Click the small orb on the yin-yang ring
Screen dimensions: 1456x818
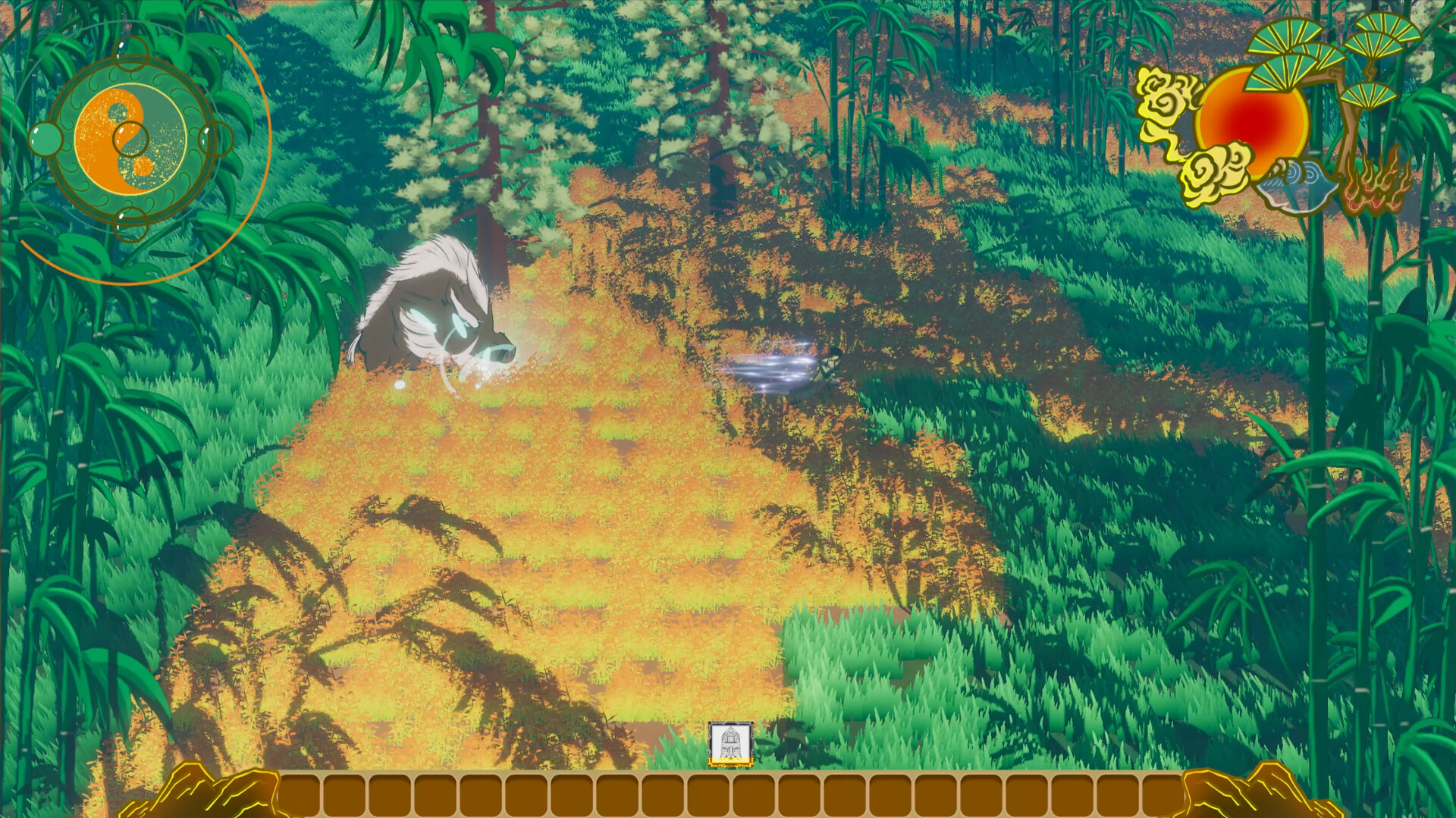tap(45, 139)
